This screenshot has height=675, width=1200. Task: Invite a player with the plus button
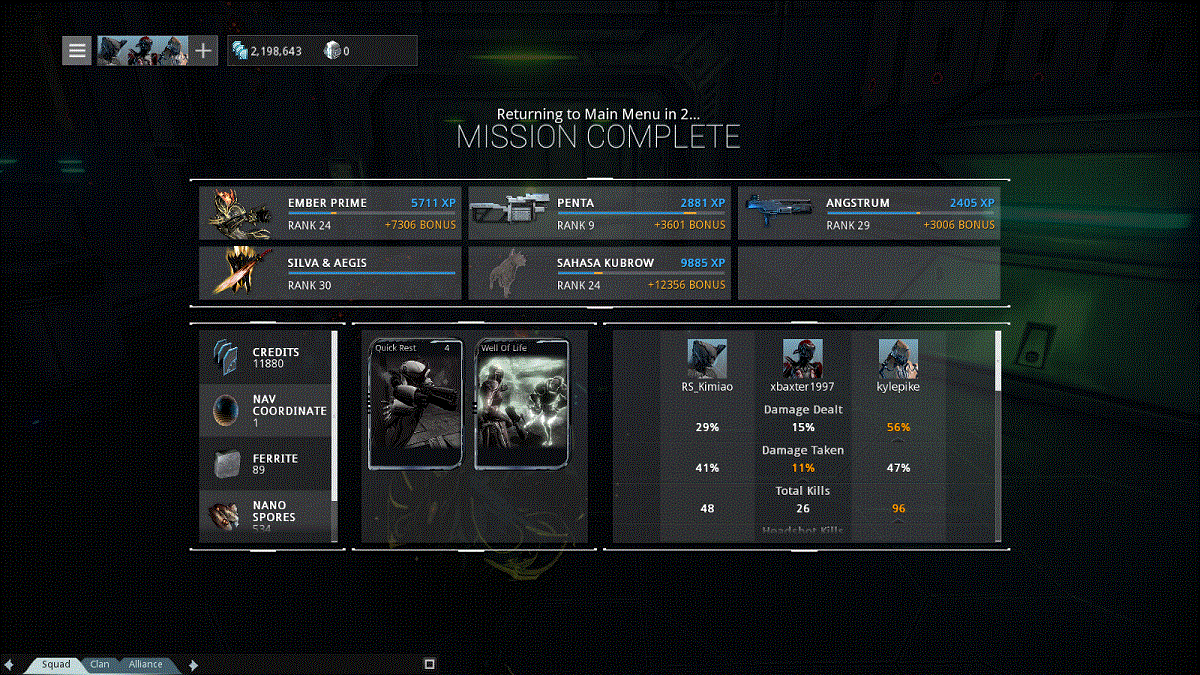click(203, 50)
